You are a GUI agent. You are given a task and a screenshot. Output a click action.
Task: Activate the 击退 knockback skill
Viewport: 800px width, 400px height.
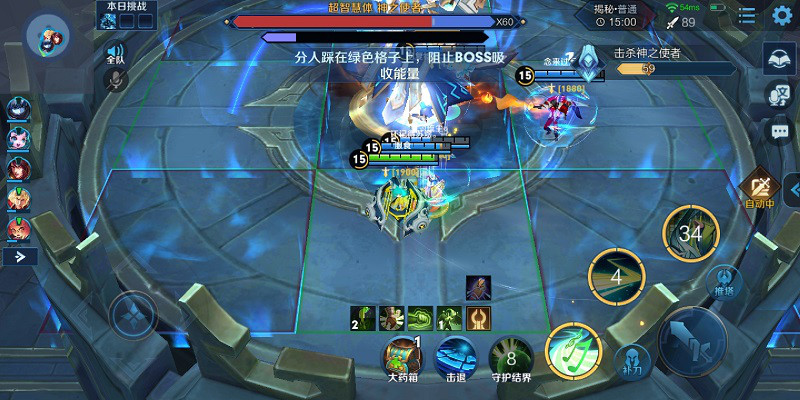pyautogui.click(x=456, y=356)
